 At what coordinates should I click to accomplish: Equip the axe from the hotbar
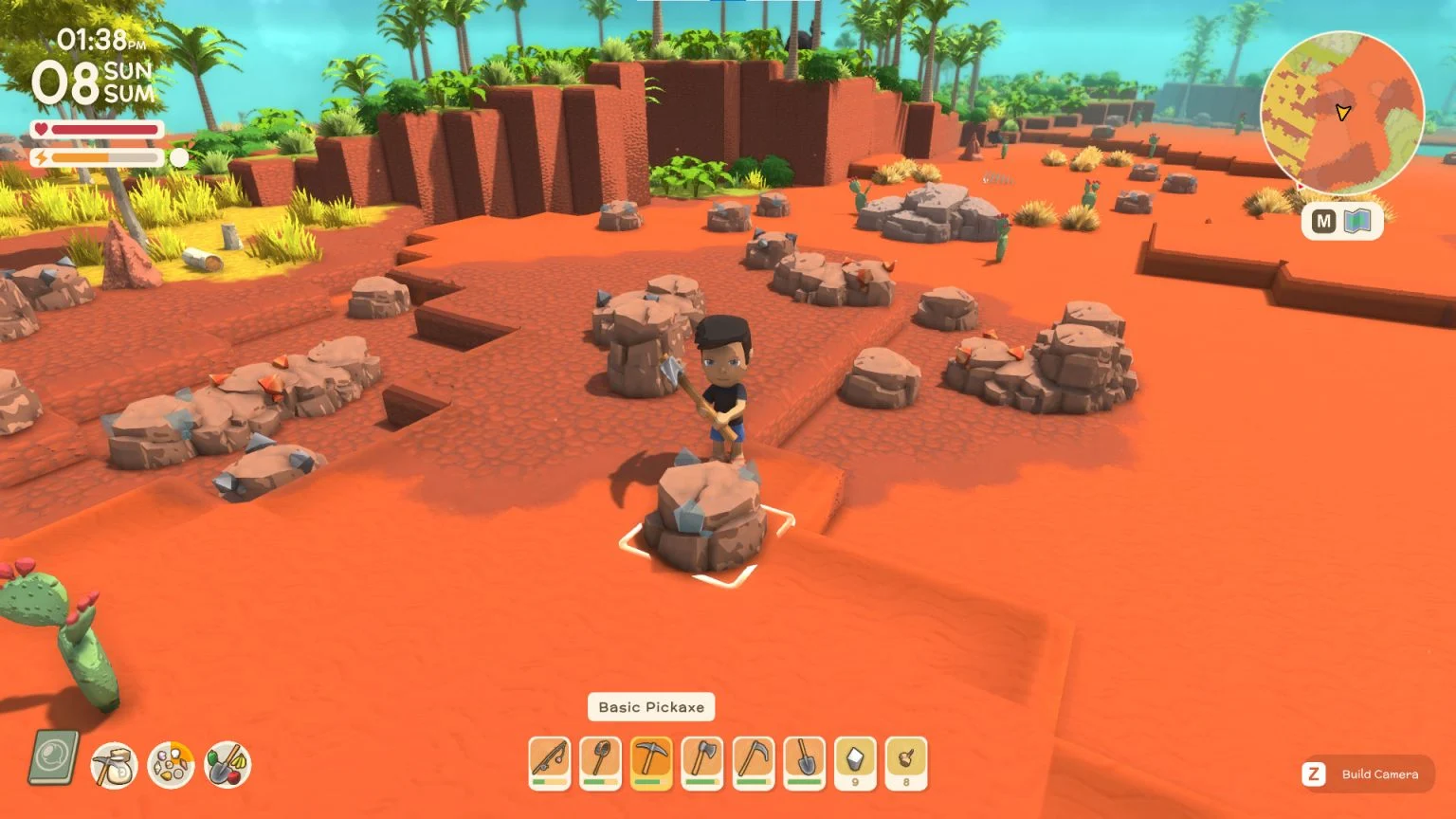(701, 763)
